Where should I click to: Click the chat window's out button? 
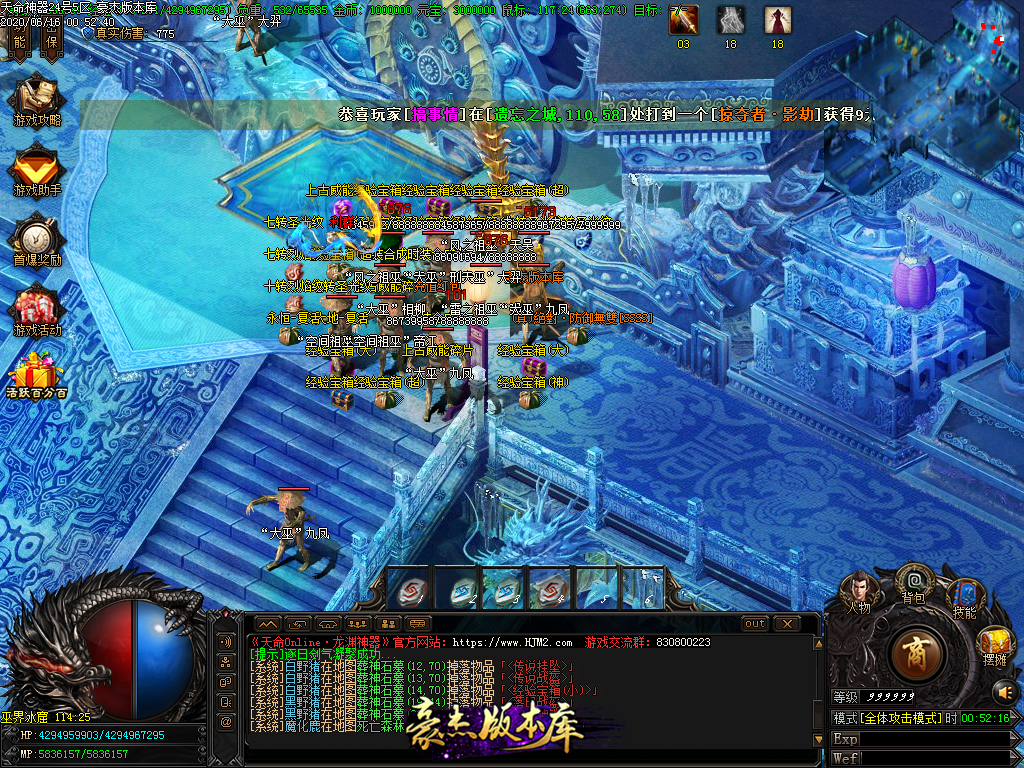point(755,623)
